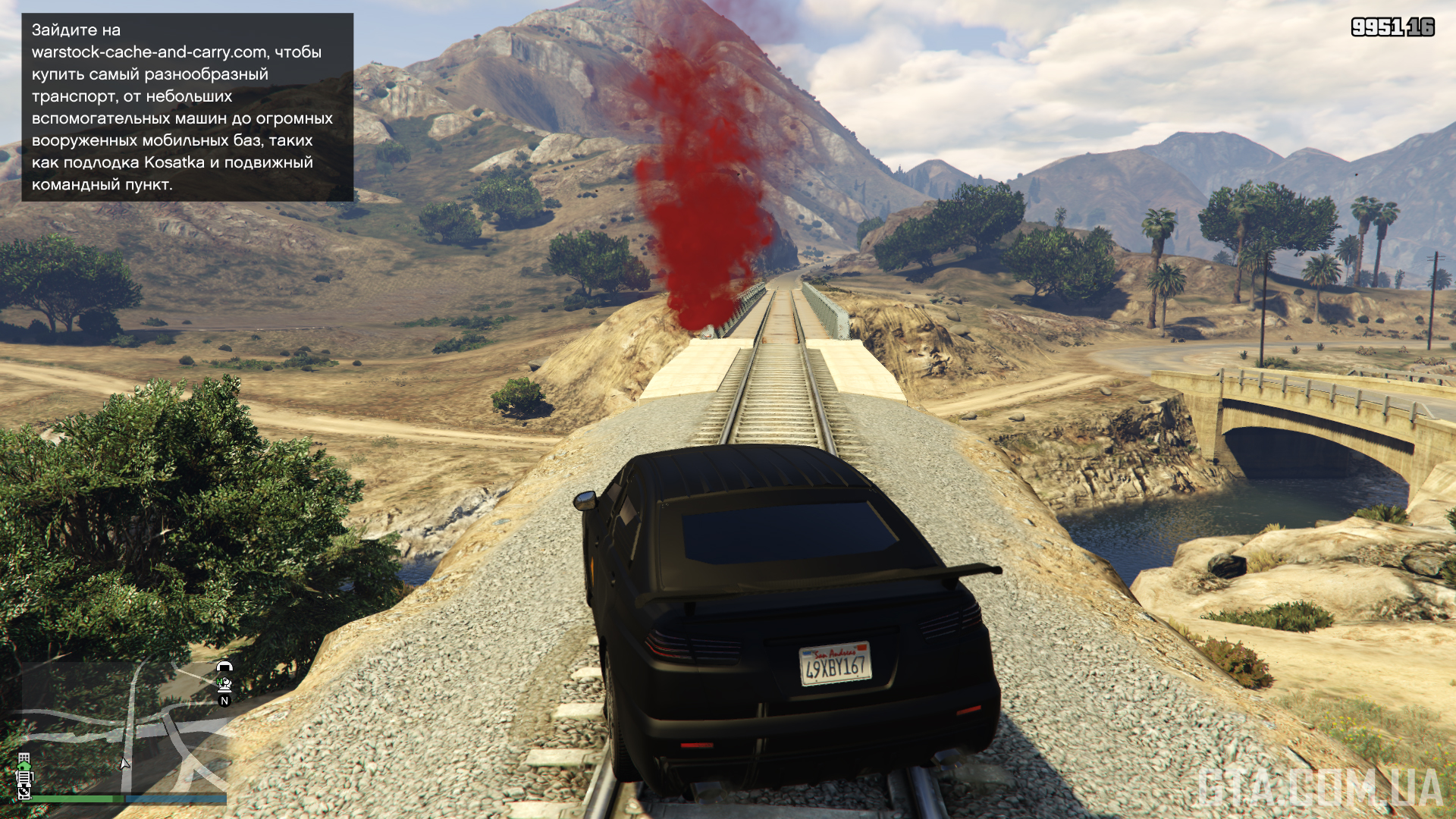Image resolution: width=1456 pixels, height=819 pixels.
Task: Click the Warstock help tip box
Action: click(187, 107)
